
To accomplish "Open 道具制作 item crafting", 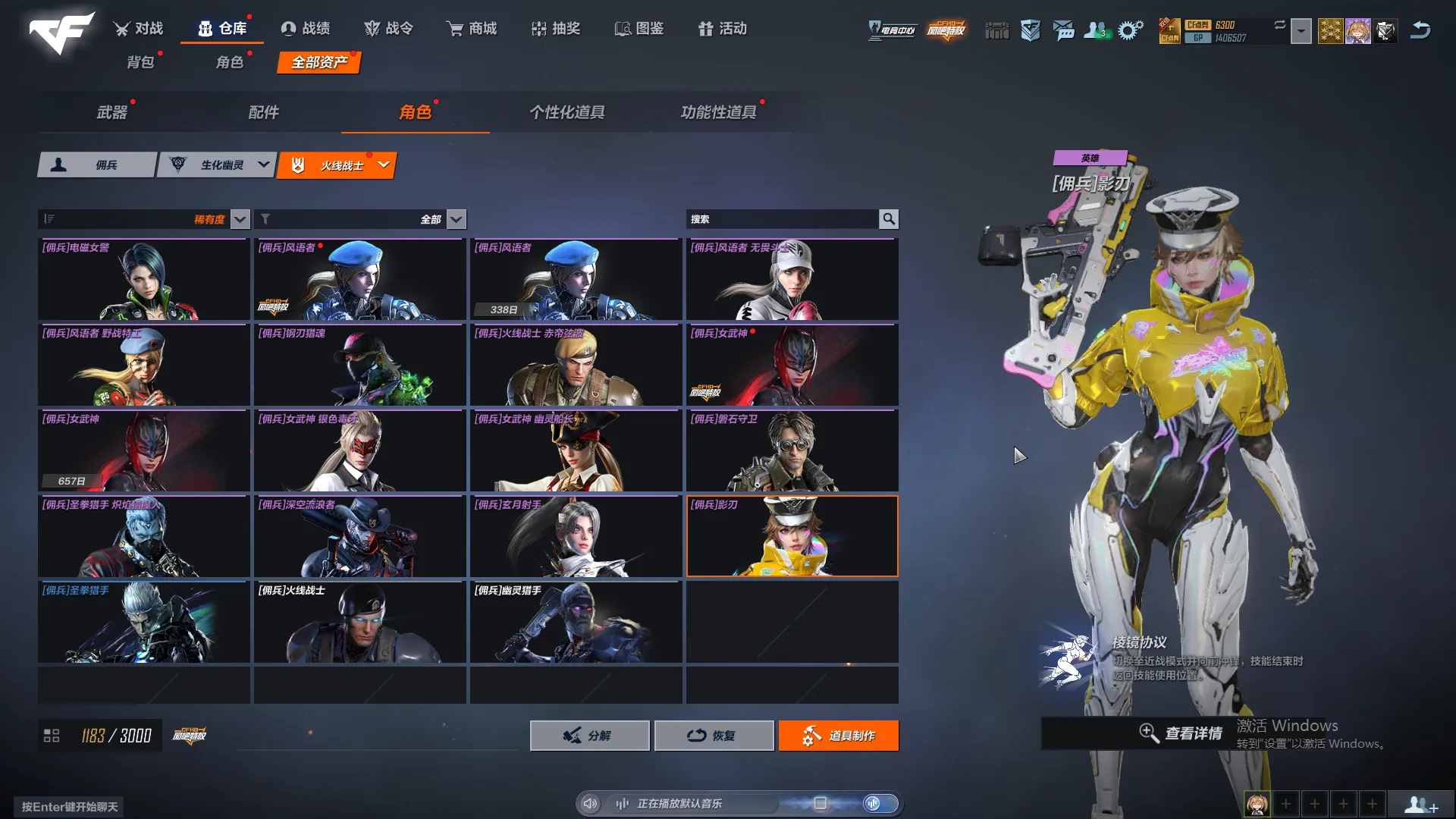I will coord(838,736).
